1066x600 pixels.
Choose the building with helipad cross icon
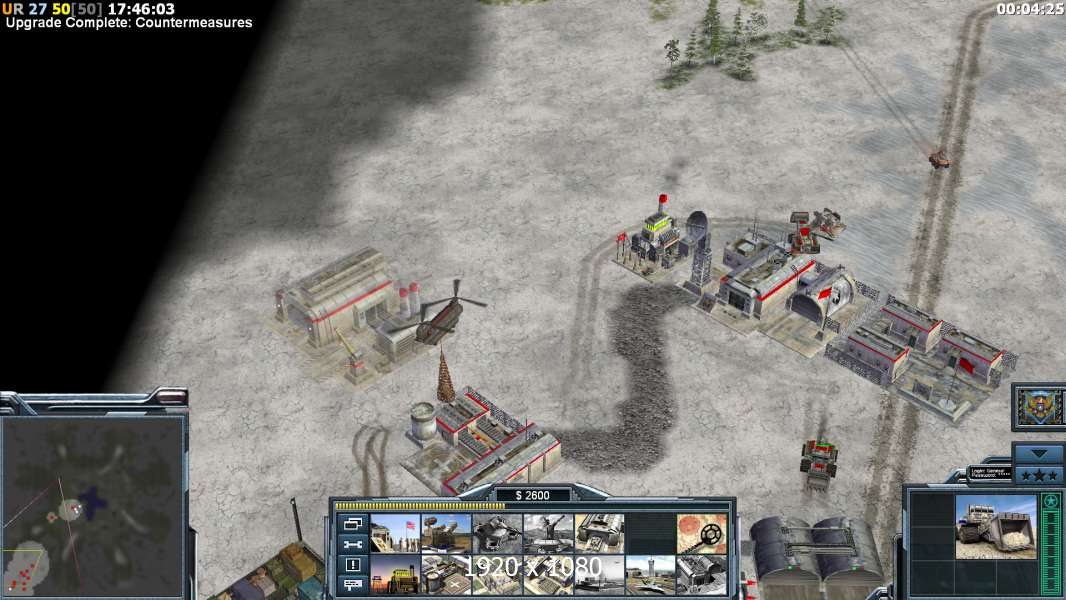(x=446, y=575)
